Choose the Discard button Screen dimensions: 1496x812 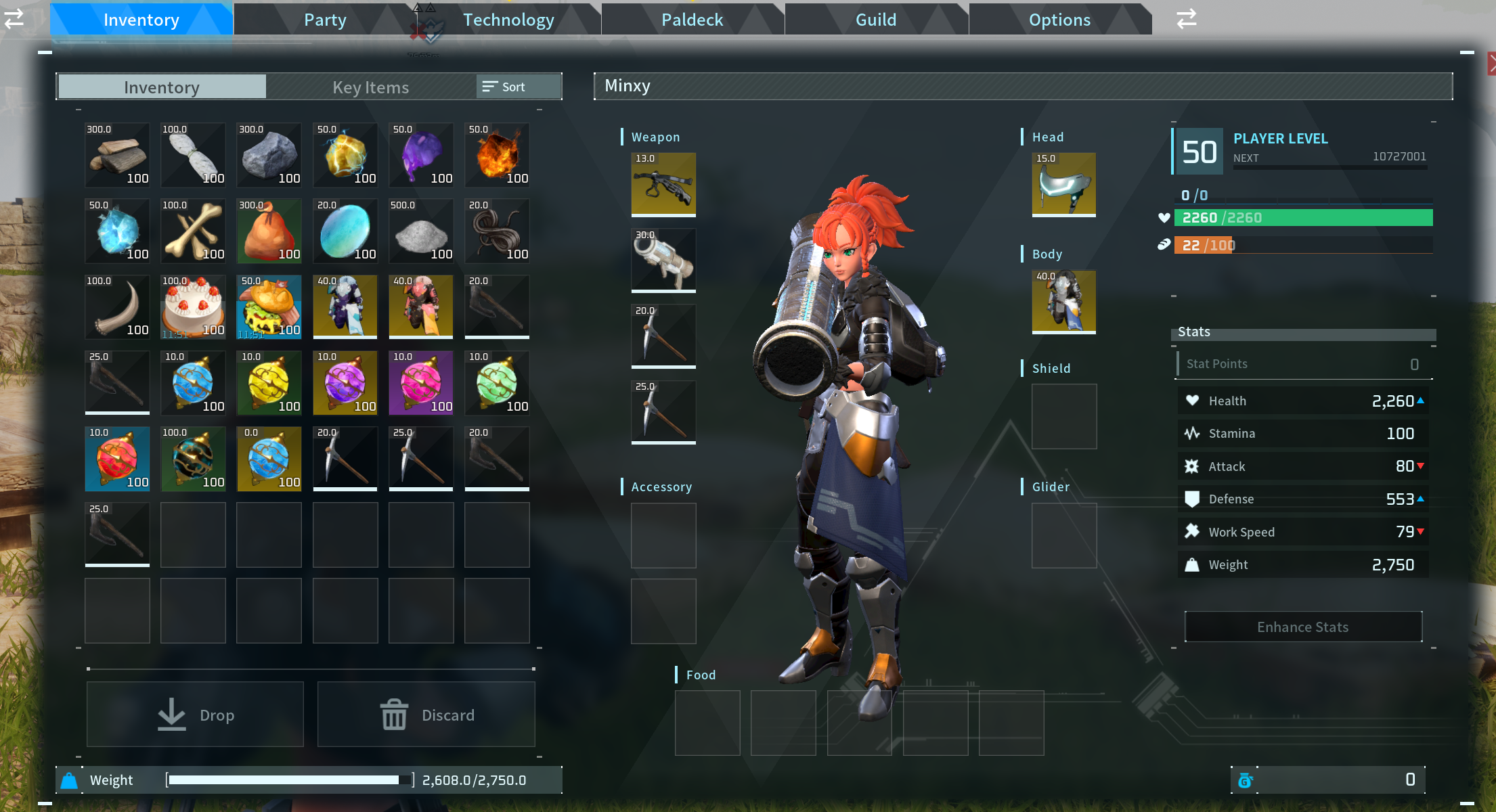coord(426,715)
